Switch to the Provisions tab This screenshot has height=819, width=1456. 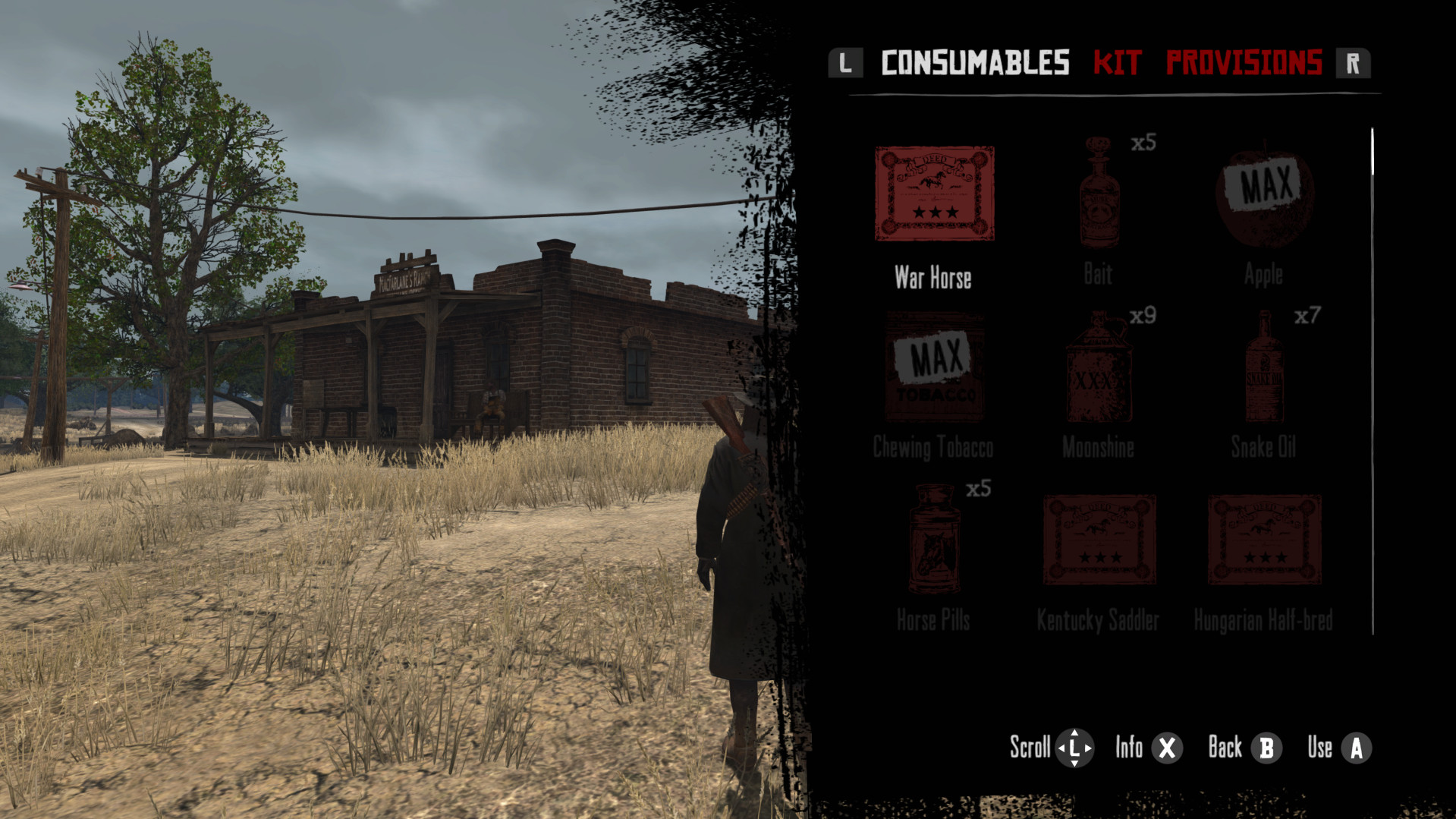[1243, 64]
